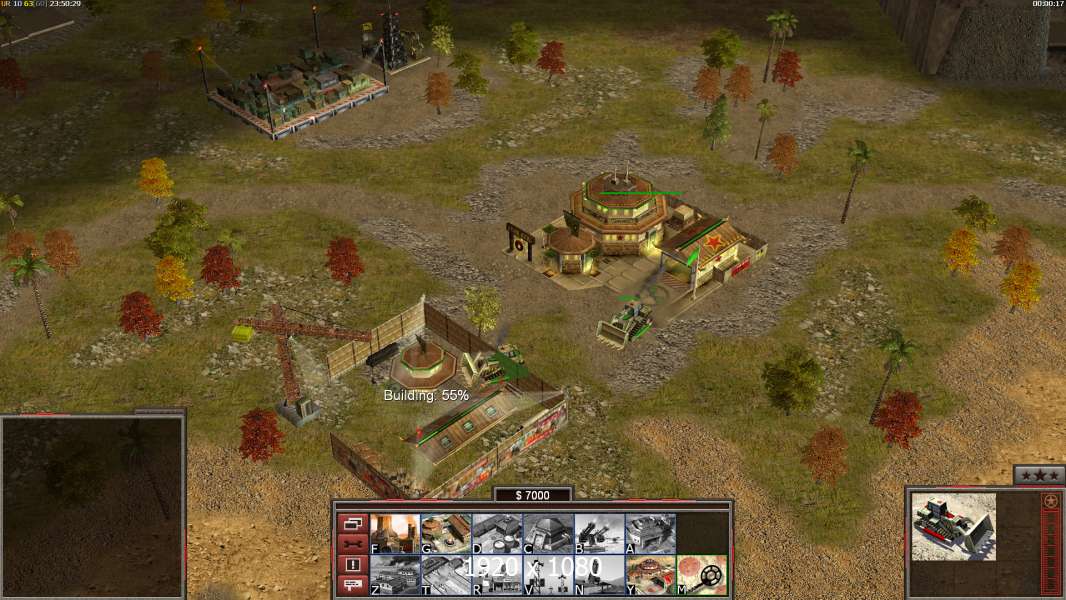Click the speech bubble chat button

coord(352,586)
